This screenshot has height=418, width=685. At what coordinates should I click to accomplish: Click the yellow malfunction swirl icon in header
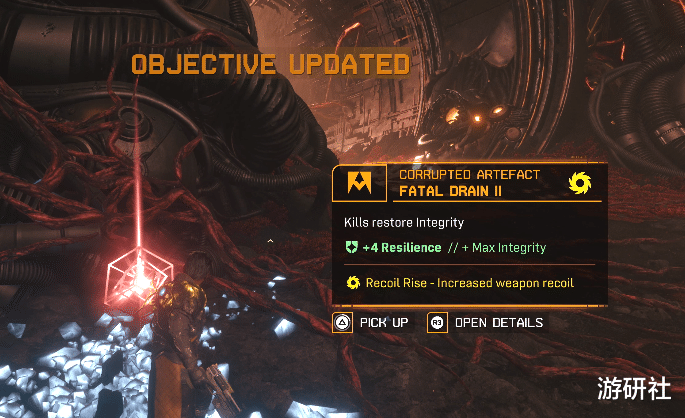click(x=580, y=183)
